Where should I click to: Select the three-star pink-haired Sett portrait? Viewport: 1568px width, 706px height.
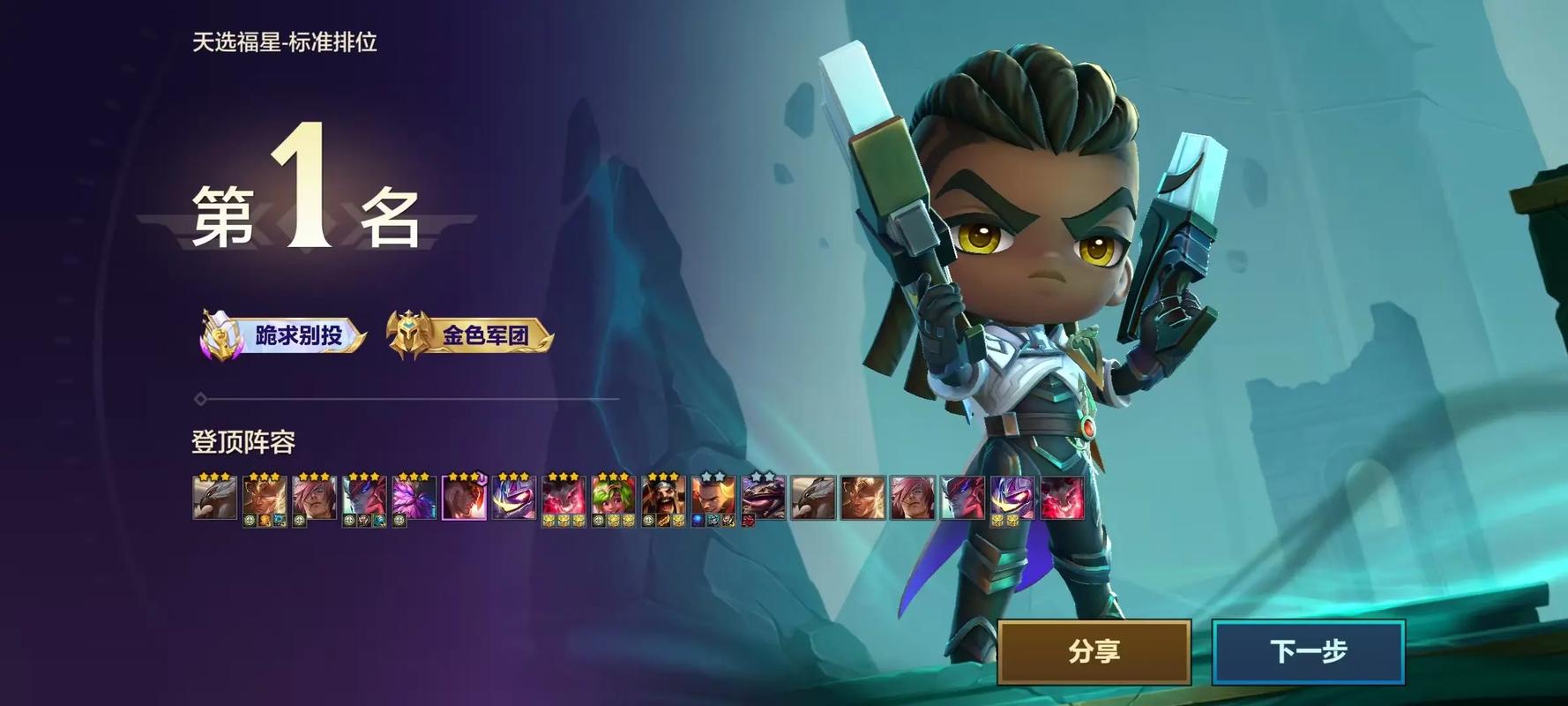tap(314, 497)
